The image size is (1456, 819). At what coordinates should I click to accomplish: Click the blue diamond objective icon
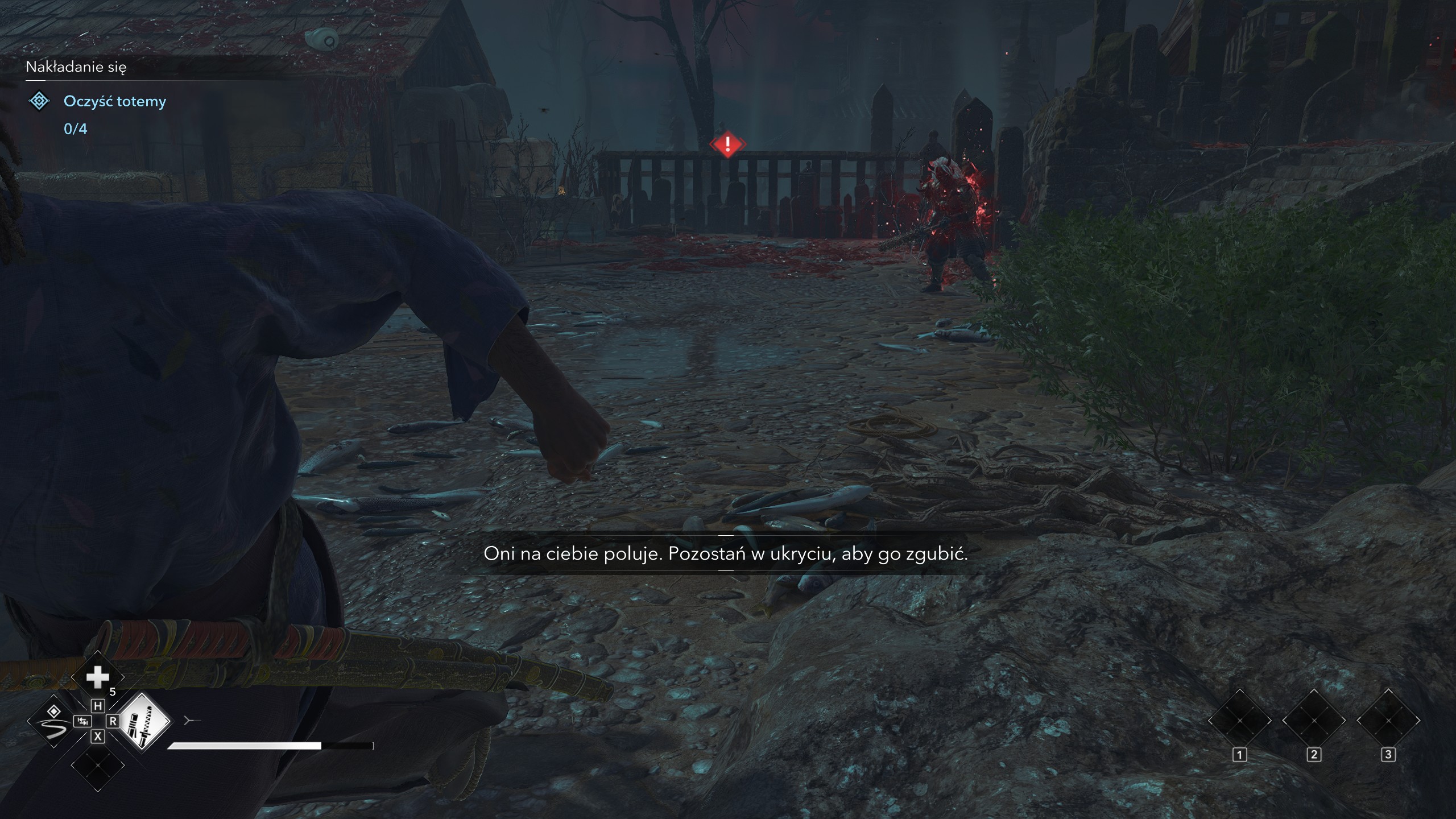[x=38, y=101]
